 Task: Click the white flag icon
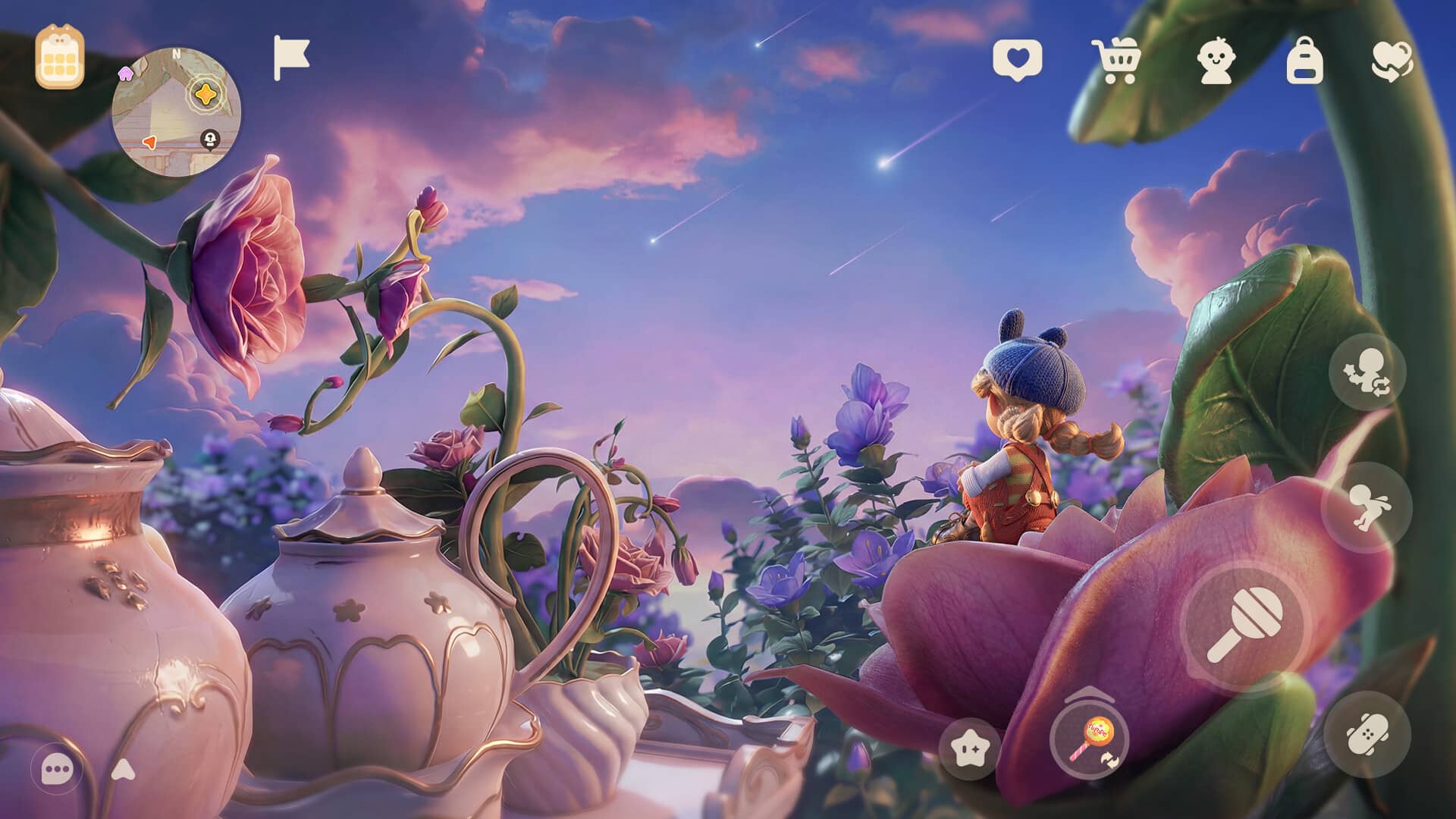tap(291, 58)
